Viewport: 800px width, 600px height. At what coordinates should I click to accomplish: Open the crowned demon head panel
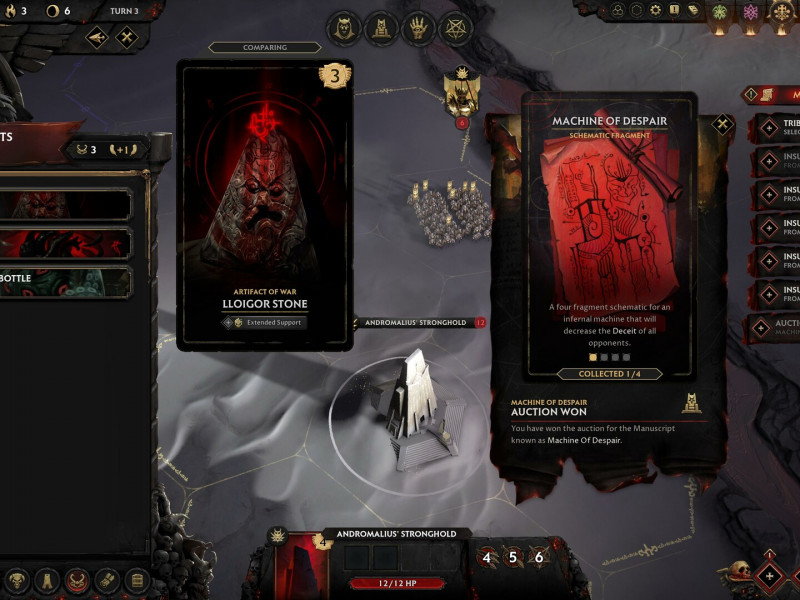pyautogui.click(x=345, y=27)
